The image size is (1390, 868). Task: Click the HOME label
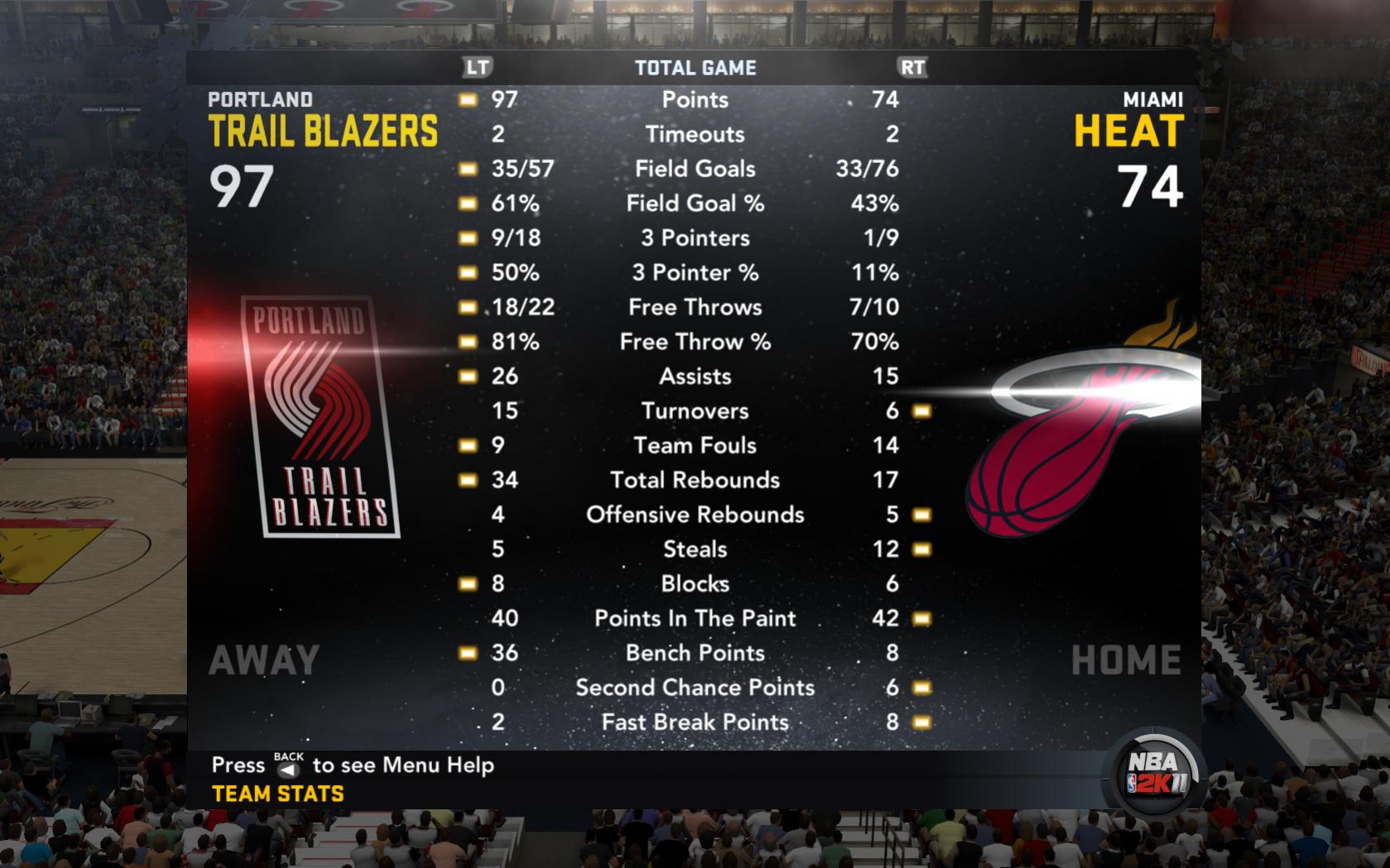1127,658
